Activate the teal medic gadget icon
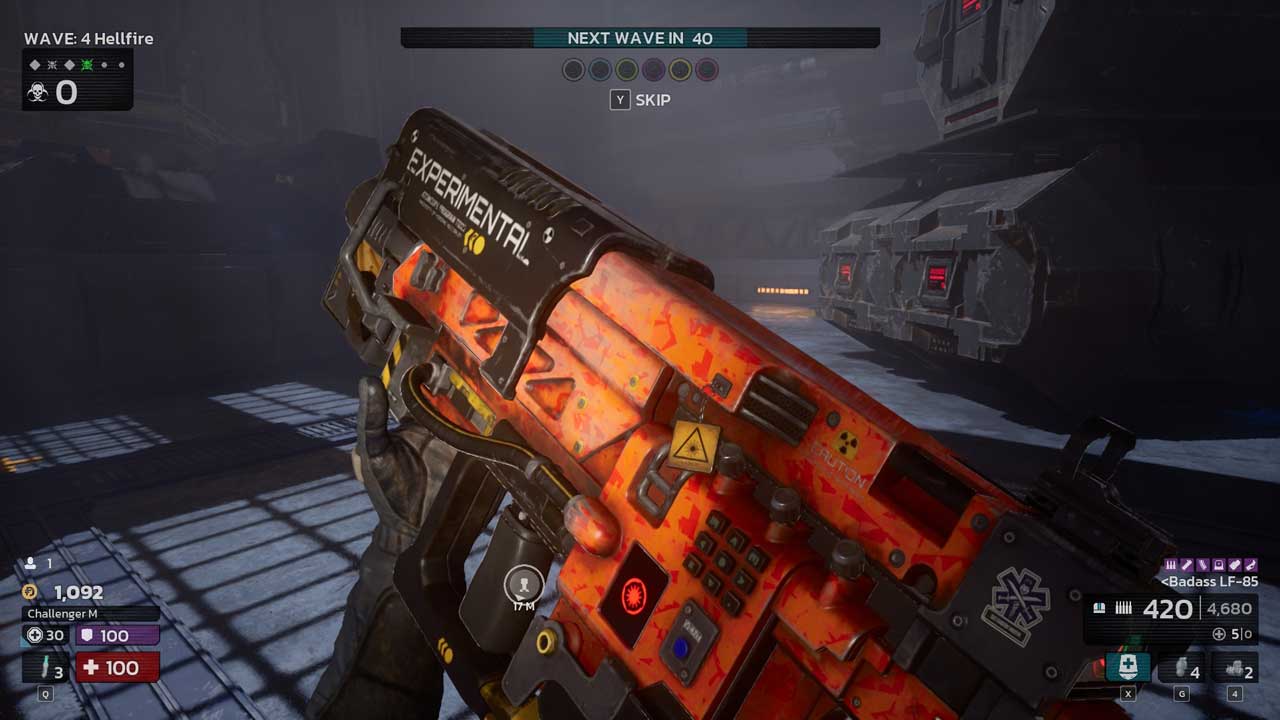1280x720 pixels. click(1128, 667)
